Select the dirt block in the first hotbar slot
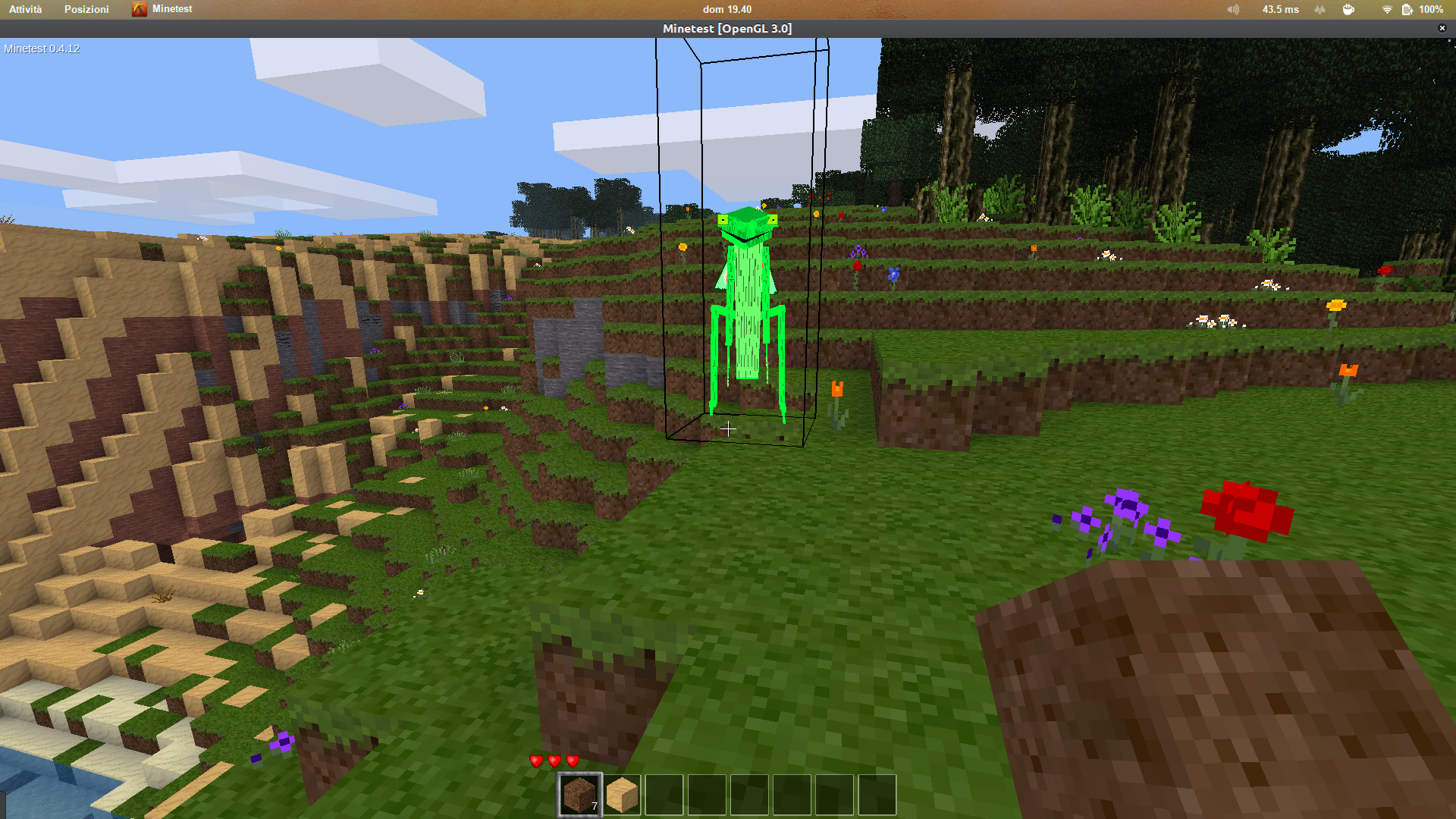Viewport: 1456px width, 819px height. (x=580, y=795)
